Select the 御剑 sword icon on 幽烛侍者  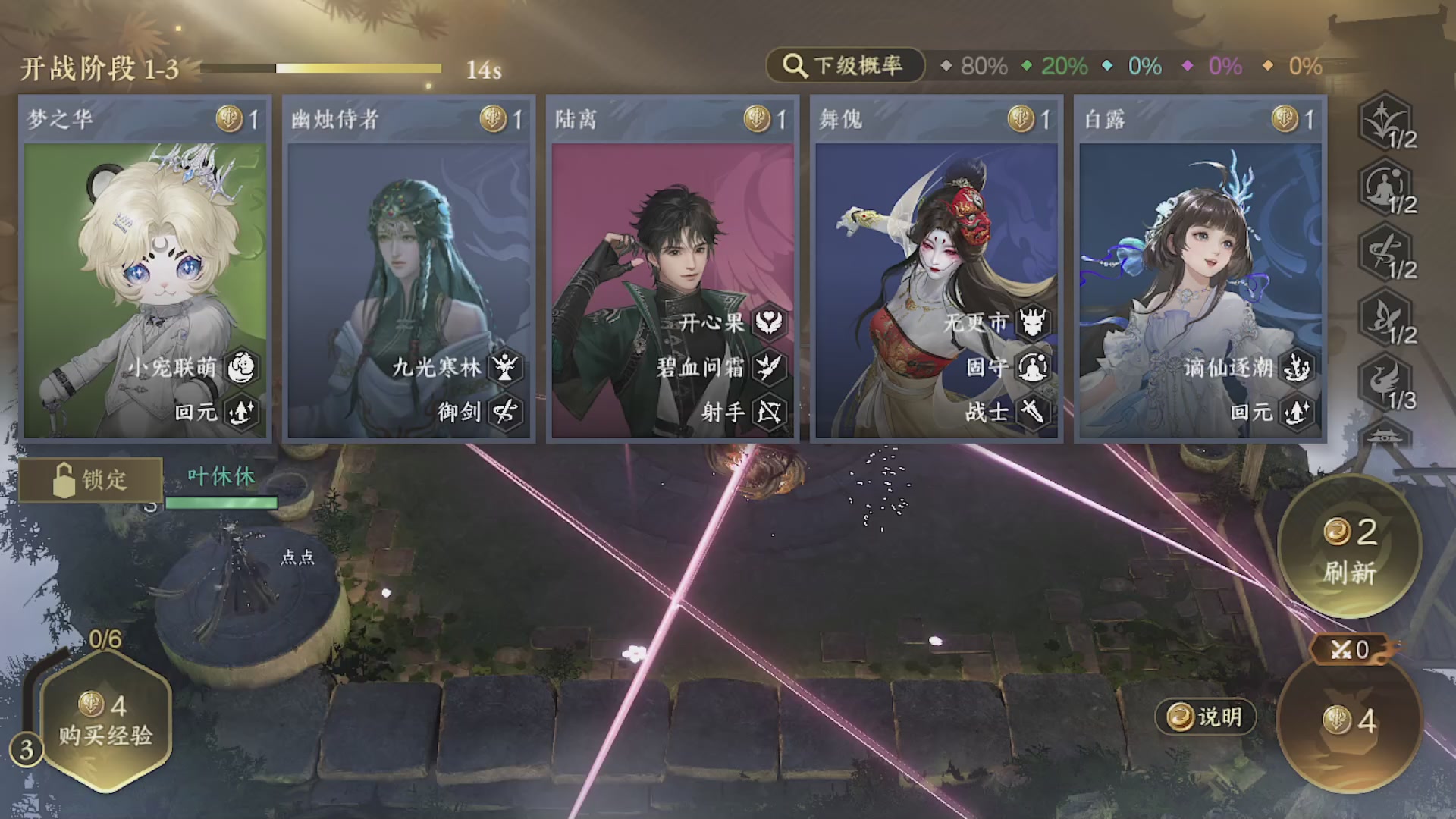pyautogui.click(x=504, y=413)
